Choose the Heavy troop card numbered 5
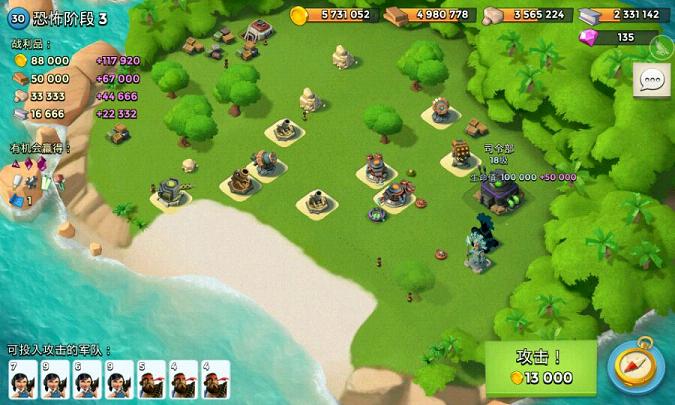This screenshot has height=405, width=675. coord(151,380)
